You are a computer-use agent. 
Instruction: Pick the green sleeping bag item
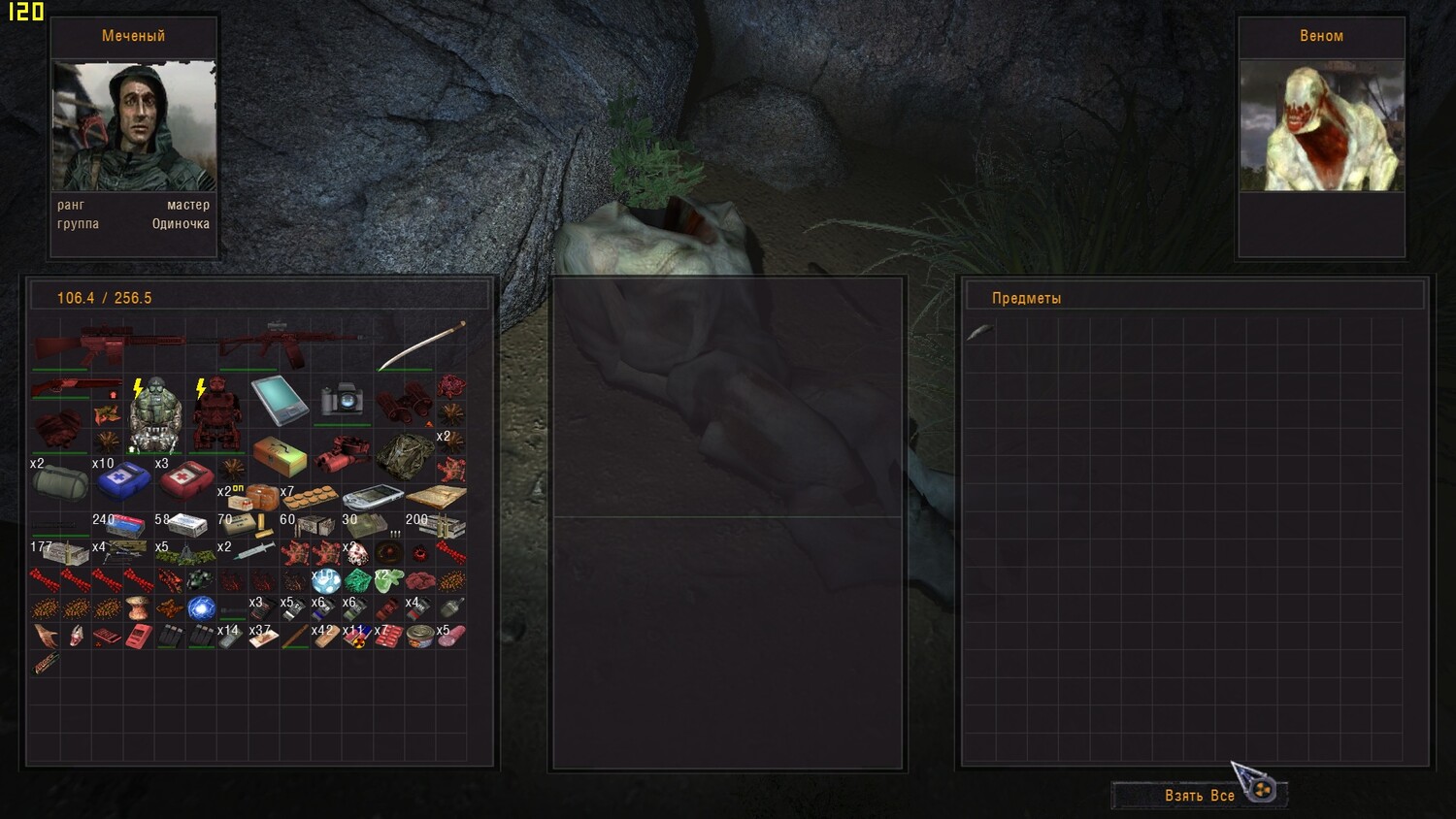[x=60, y=480]
